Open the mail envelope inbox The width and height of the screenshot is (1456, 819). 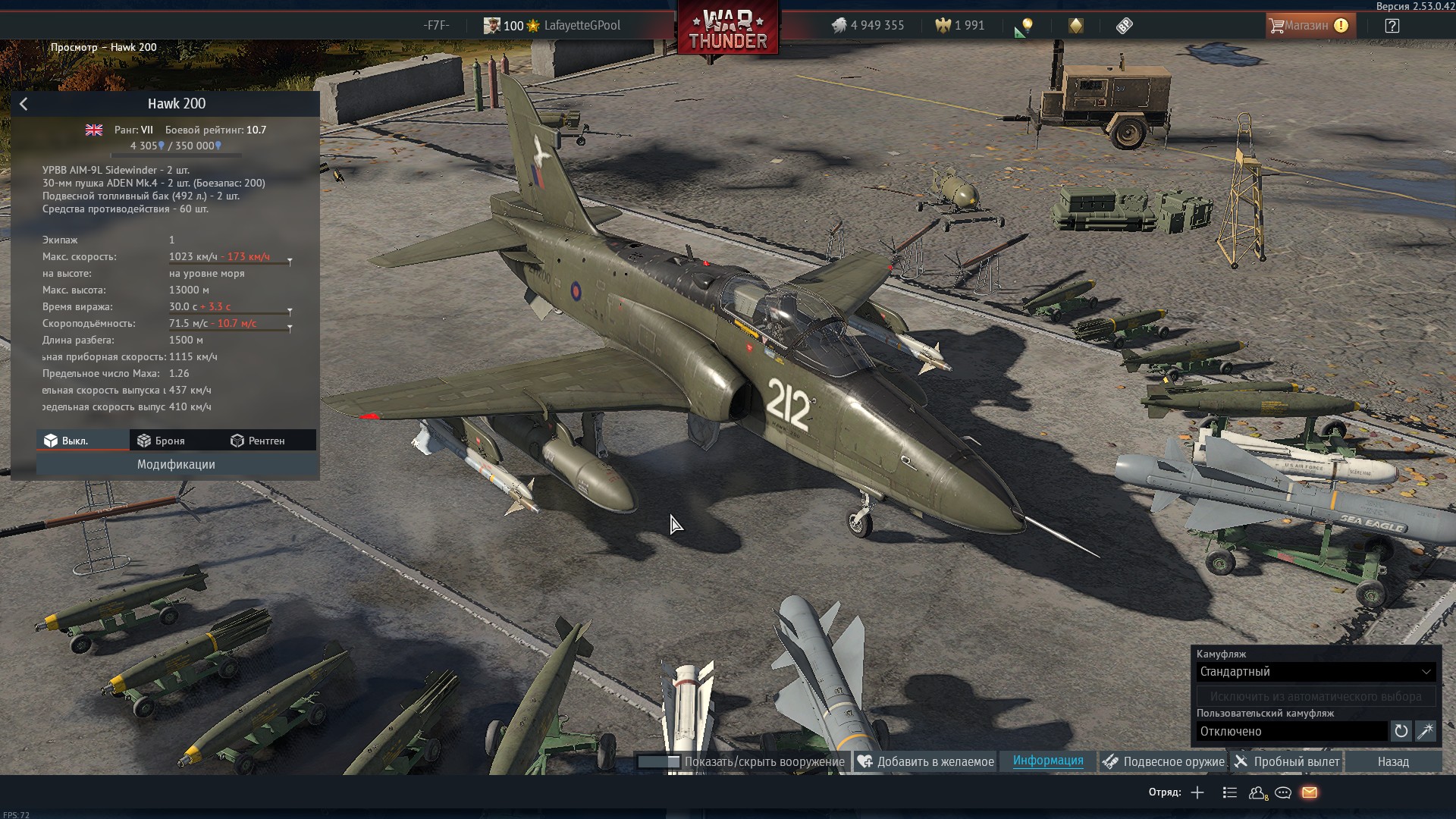[1309, 792]
